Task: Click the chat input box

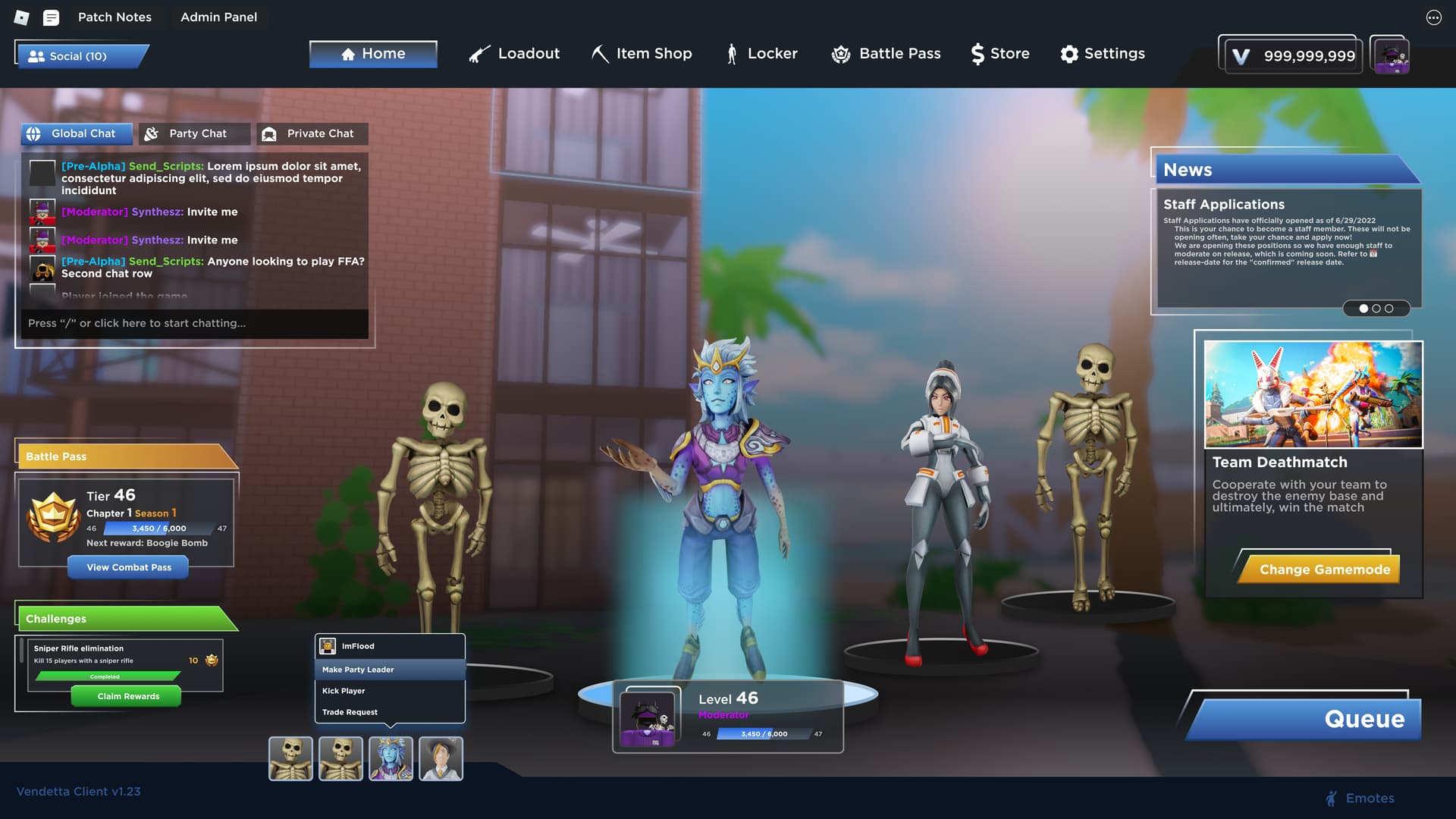Action: pyautogui.click(x=194, y=323)
